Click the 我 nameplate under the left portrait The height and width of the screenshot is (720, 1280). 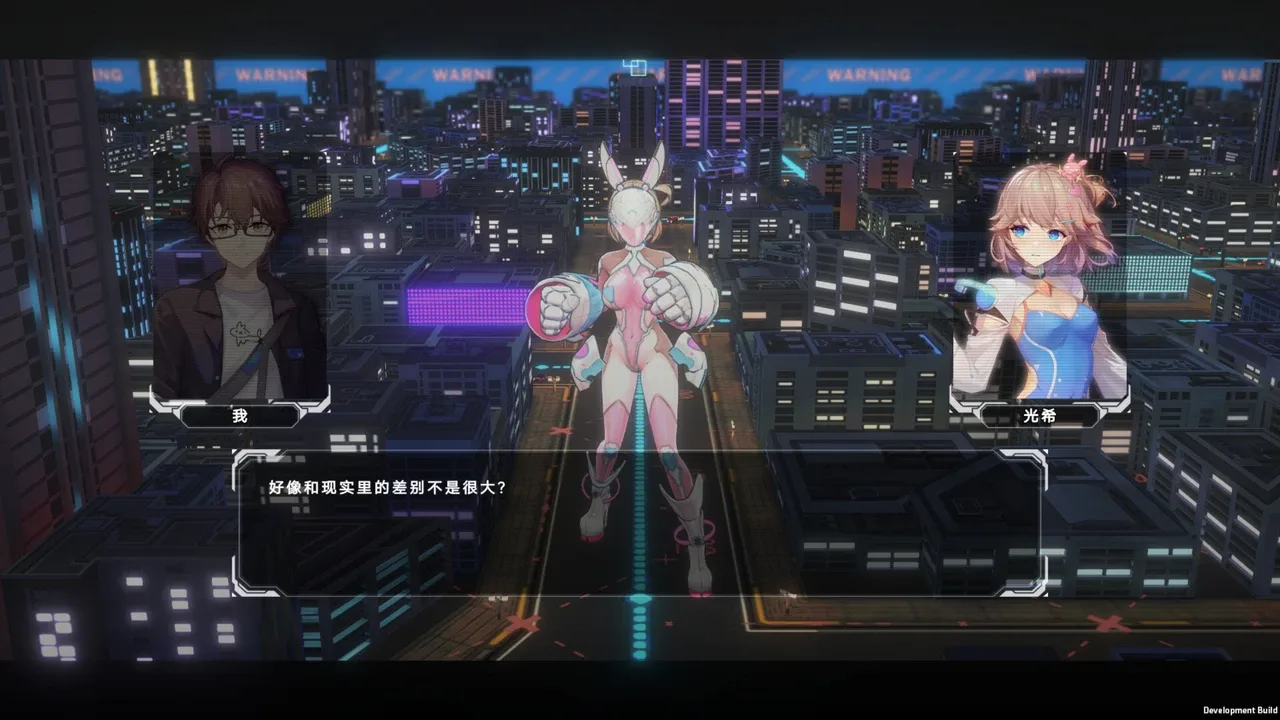tap(238, 416)
